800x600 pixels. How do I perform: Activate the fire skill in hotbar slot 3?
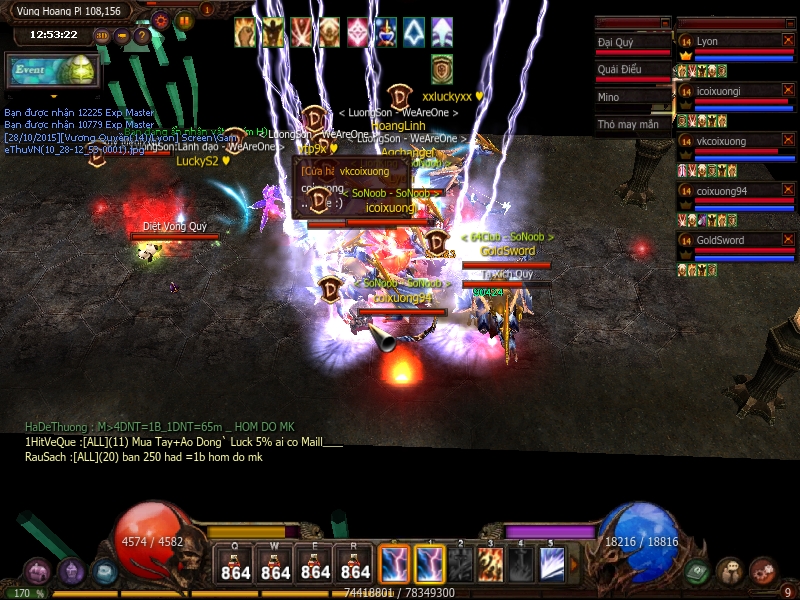point(490,564)
